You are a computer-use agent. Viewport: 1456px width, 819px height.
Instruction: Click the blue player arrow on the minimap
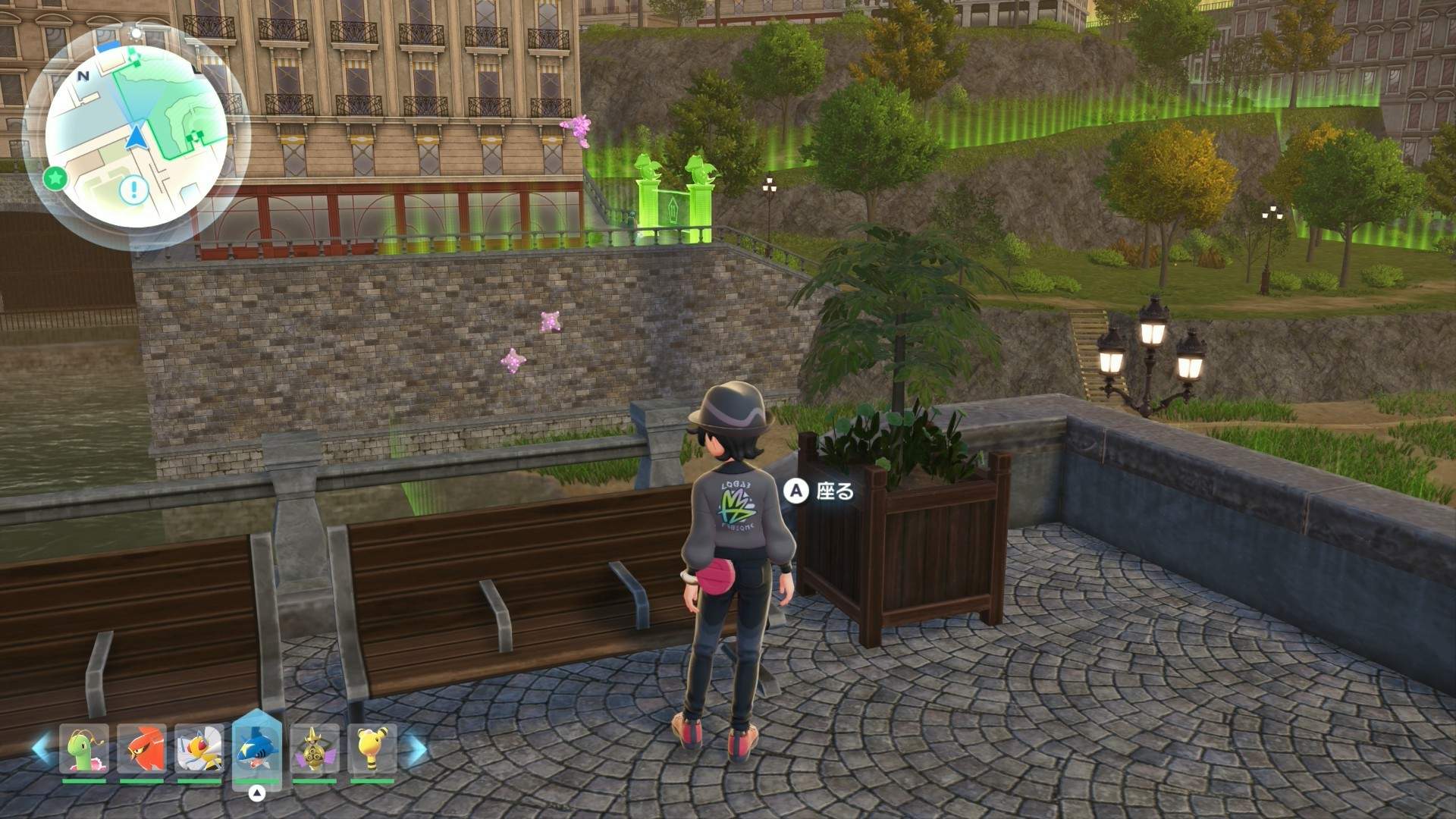[136, 137]
